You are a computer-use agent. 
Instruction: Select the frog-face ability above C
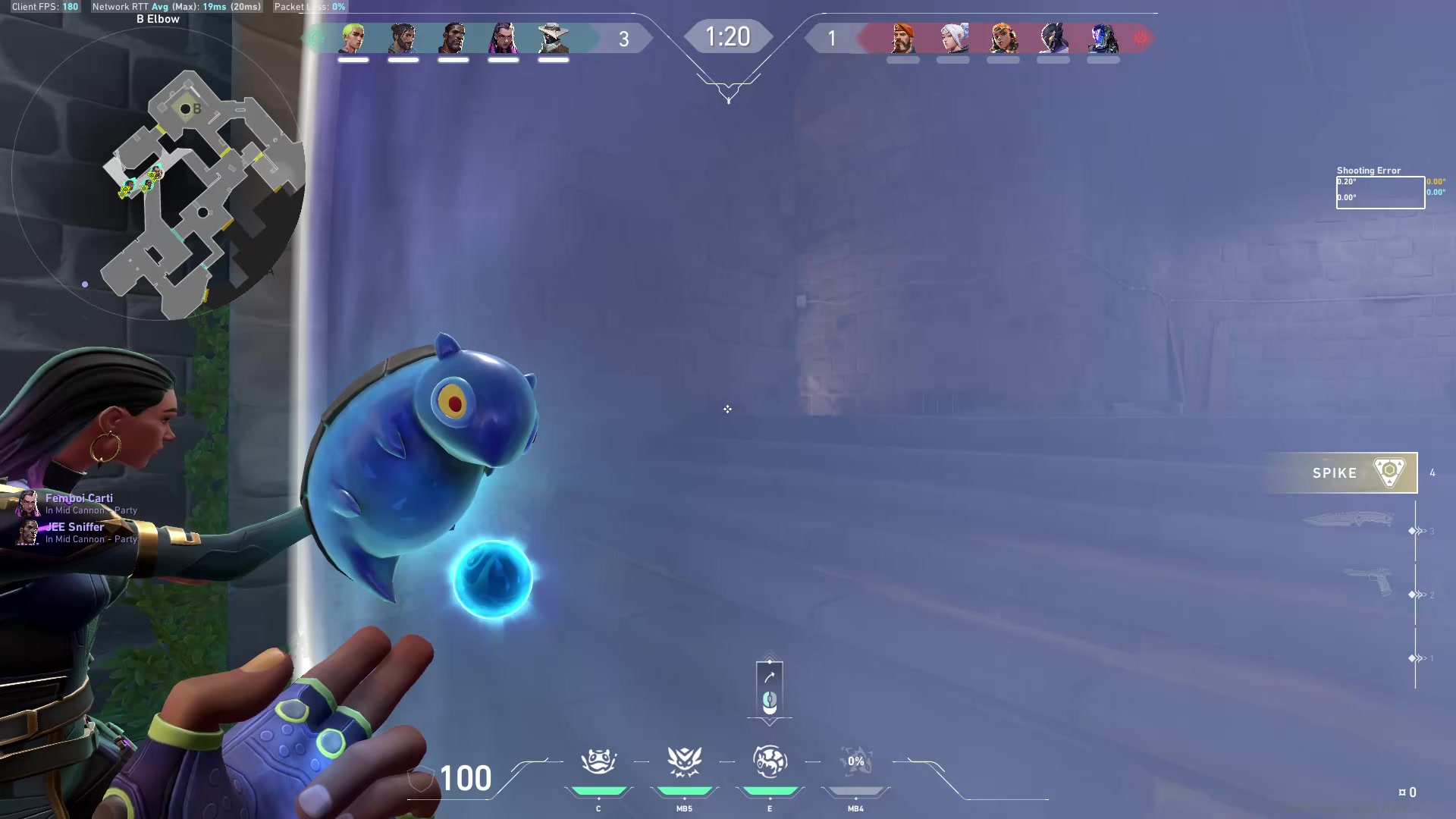[598, 761]
